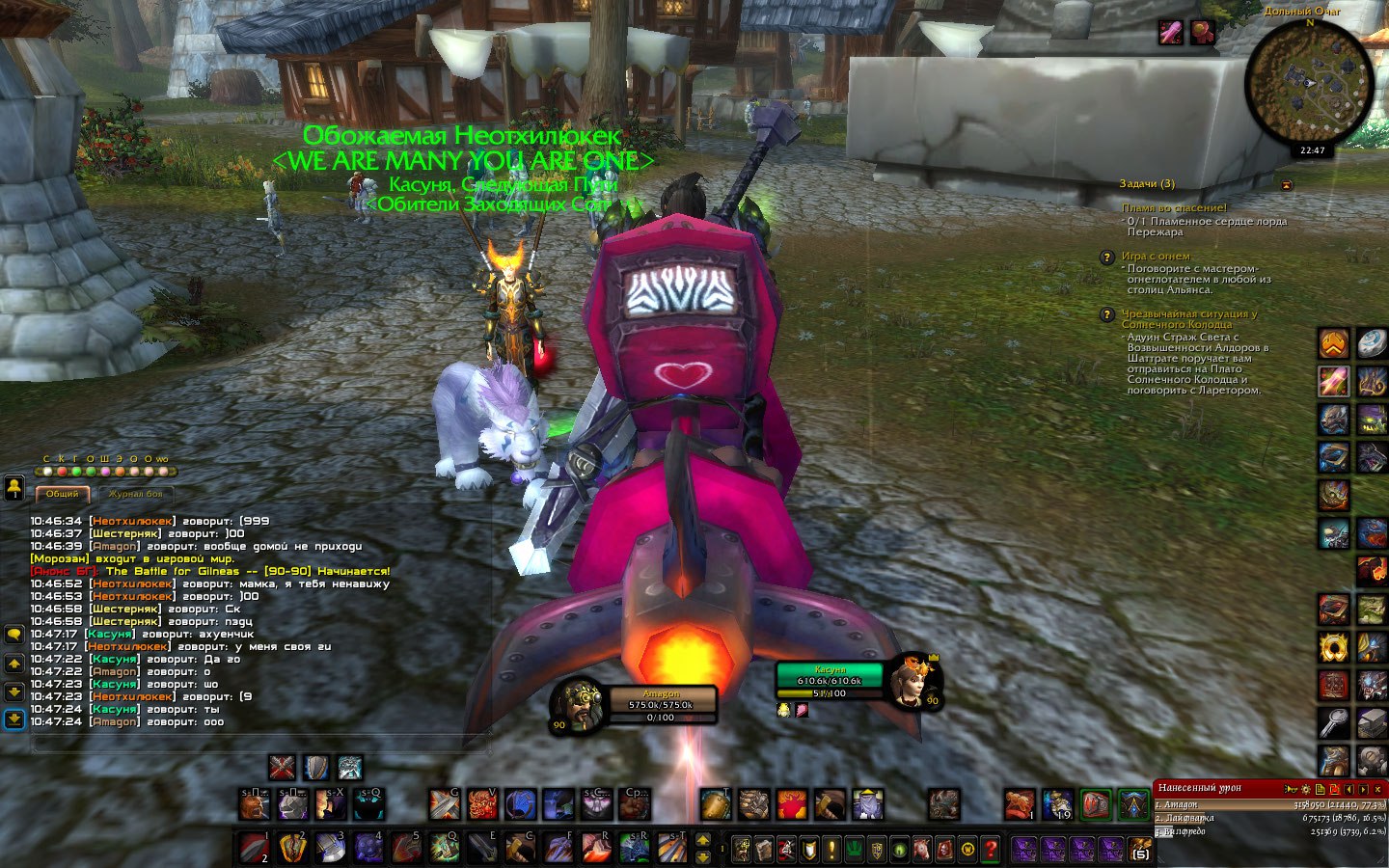The height and width of the screenshot is (868, 1389).
Task: Page the action bar up with the arrow
Action: tap(703, 840)
